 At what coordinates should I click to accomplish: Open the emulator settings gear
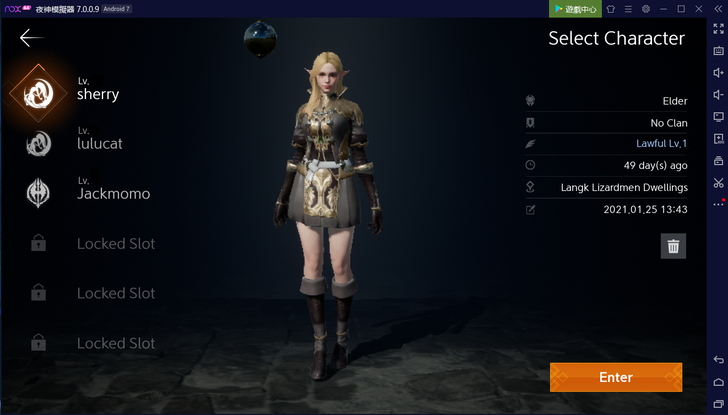click(646, 9)
